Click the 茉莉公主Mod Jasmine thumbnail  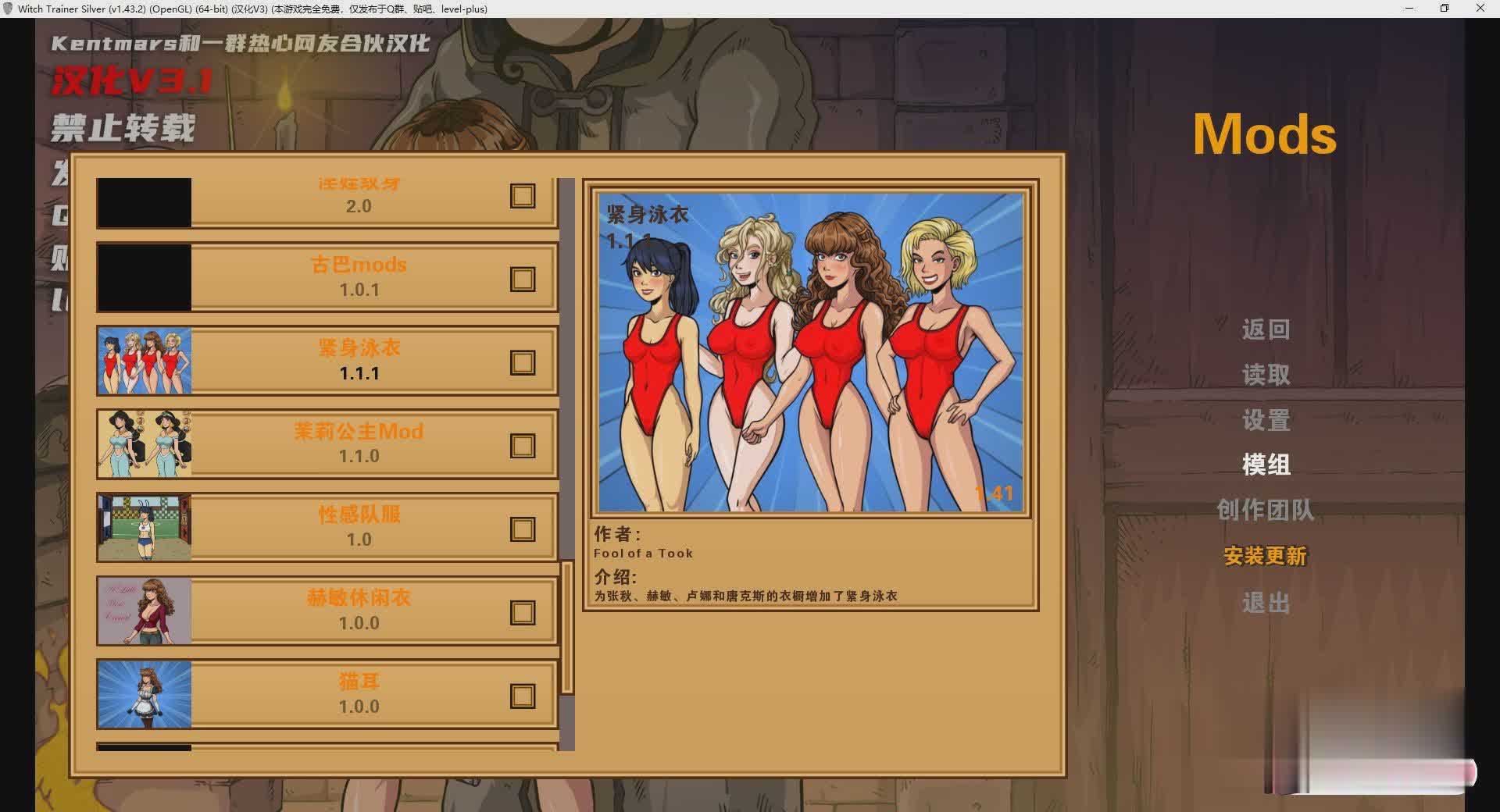[x=144, y=443]
